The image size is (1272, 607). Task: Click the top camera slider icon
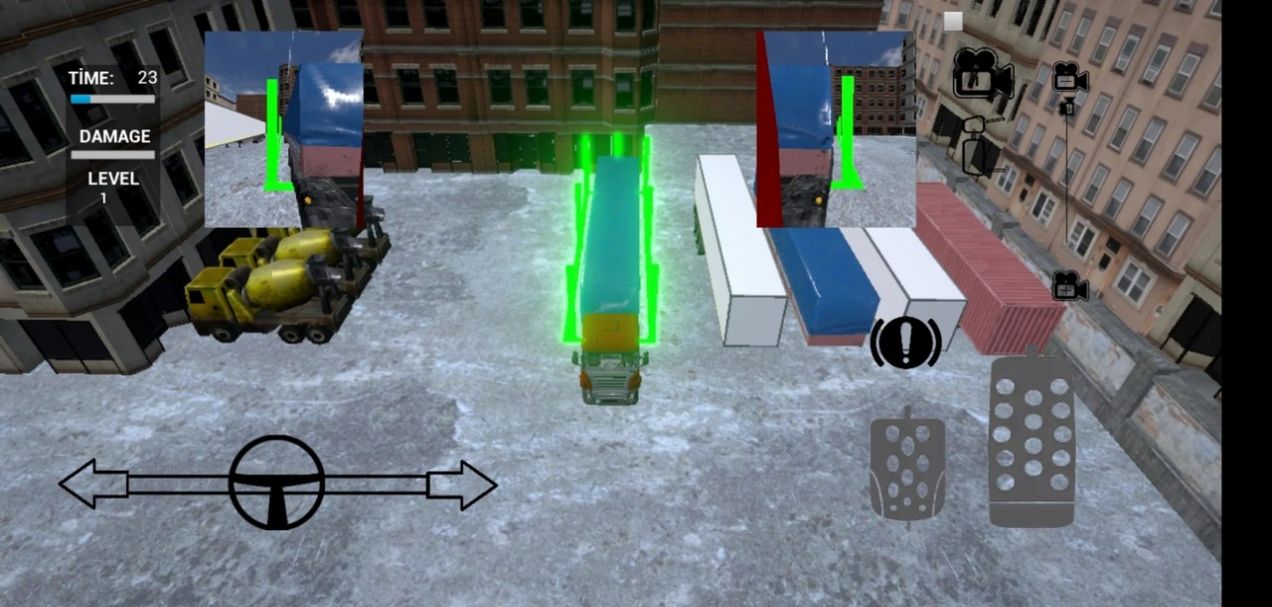[1069, 78]
